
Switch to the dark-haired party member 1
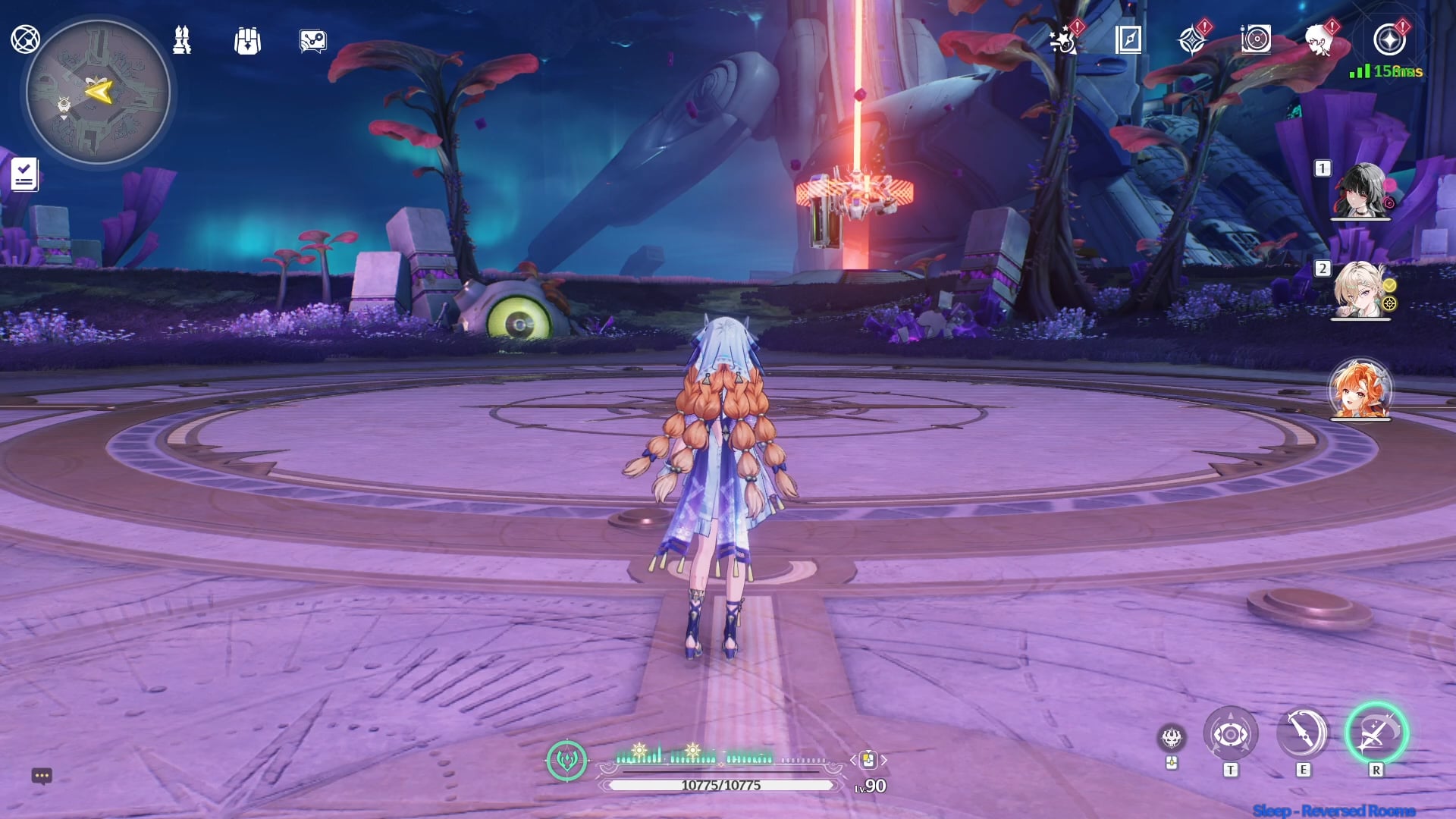click(1362, 191)
